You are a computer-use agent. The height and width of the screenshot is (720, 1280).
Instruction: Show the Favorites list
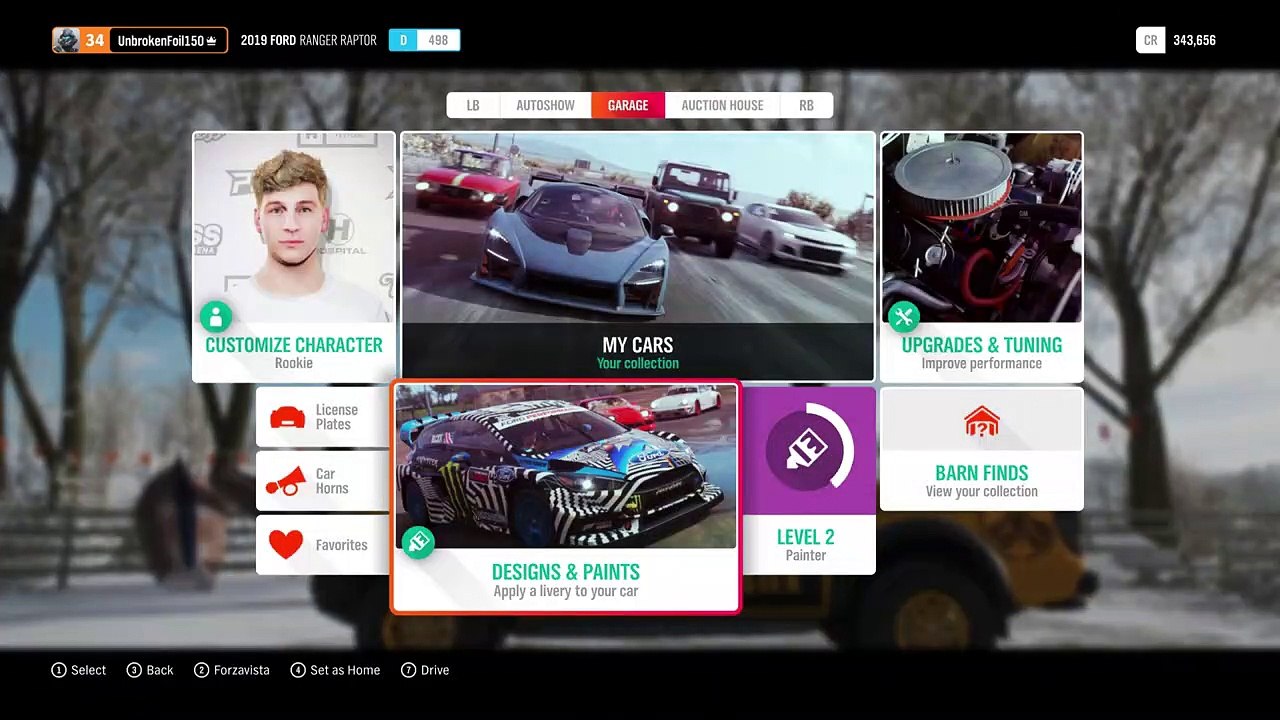pos(322,545)
